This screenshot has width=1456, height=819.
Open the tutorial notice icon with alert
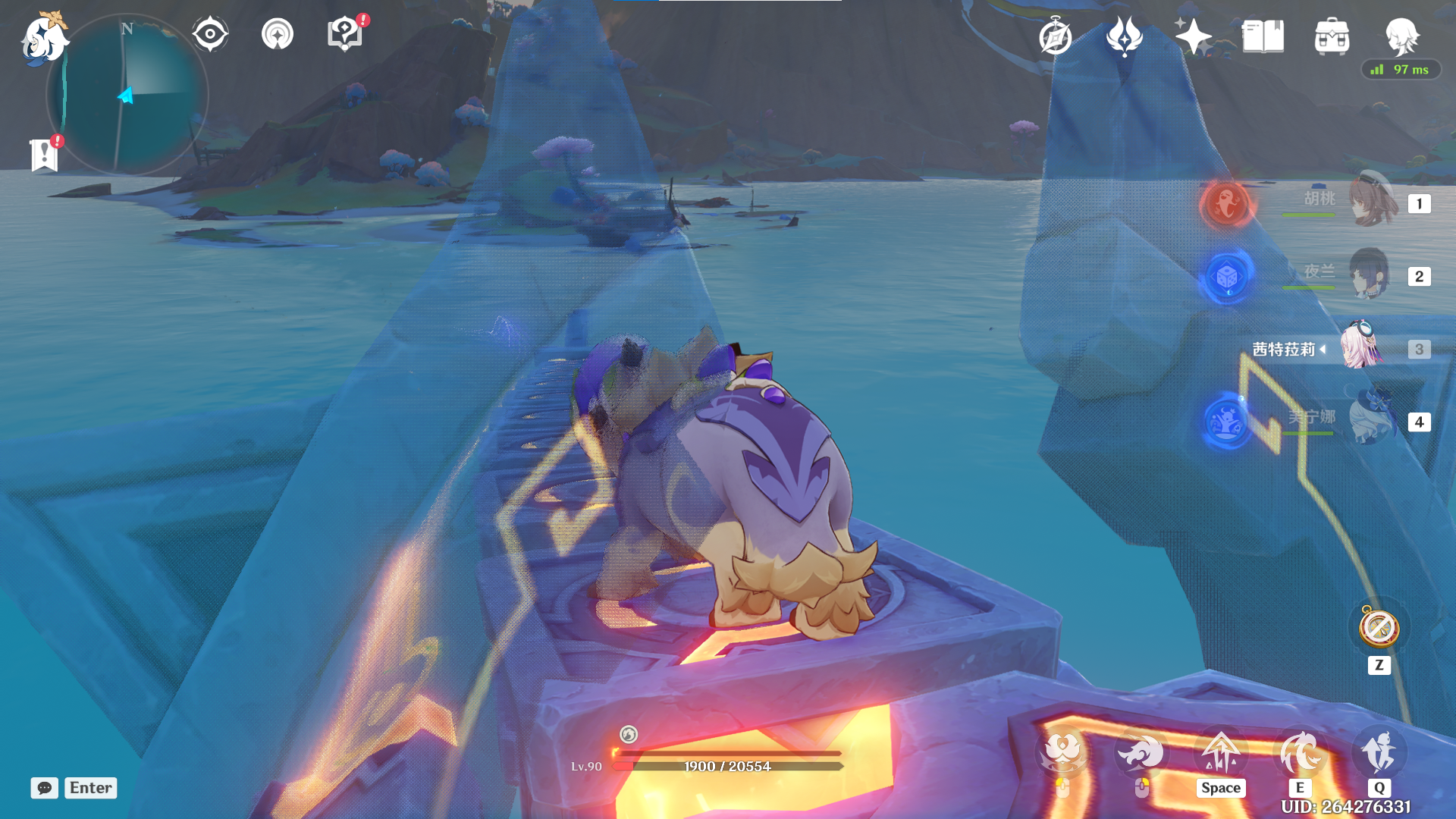click(x=345, y=33)
